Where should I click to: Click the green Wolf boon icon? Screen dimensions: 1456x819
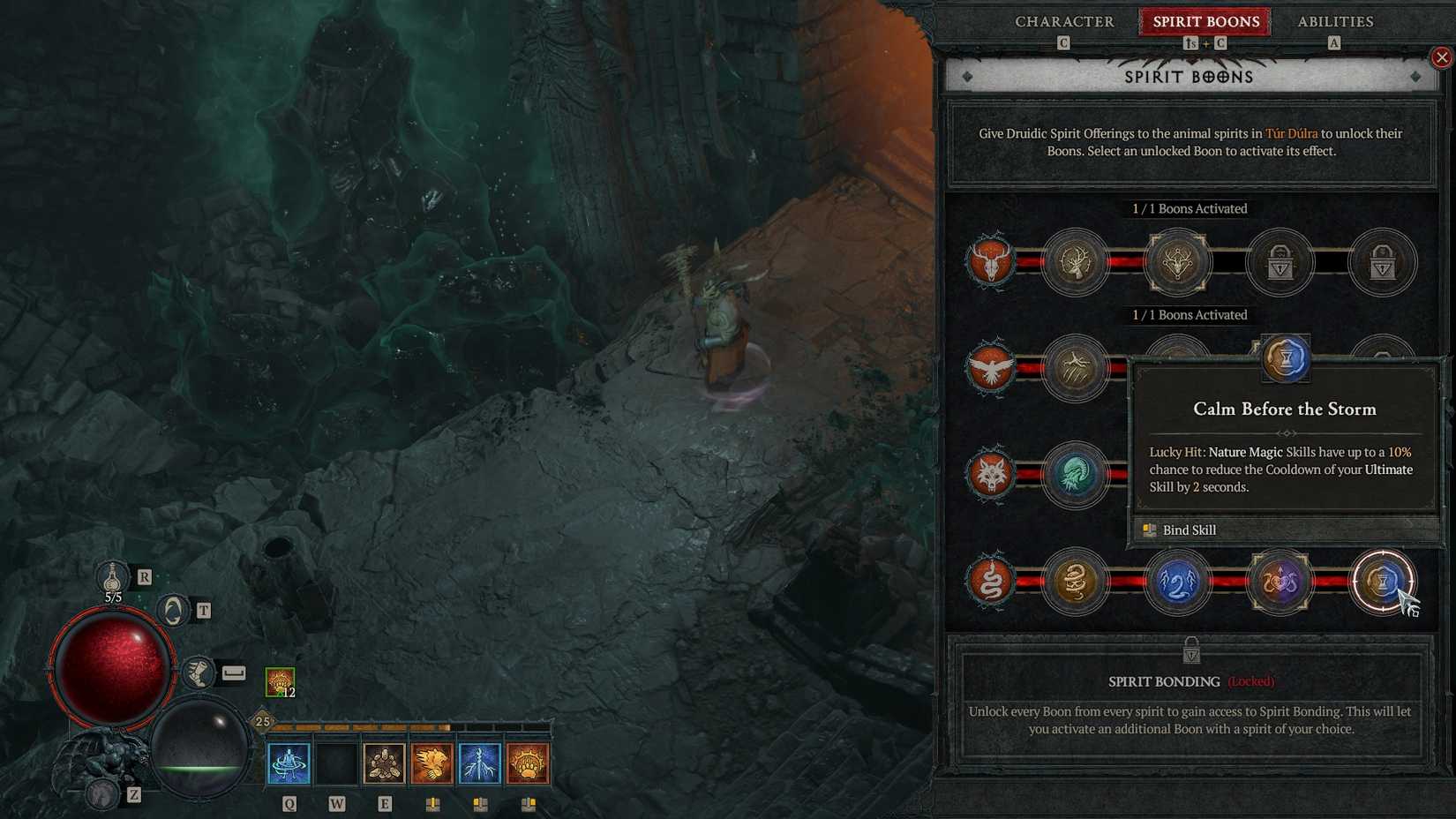[x=1077, y=475]
